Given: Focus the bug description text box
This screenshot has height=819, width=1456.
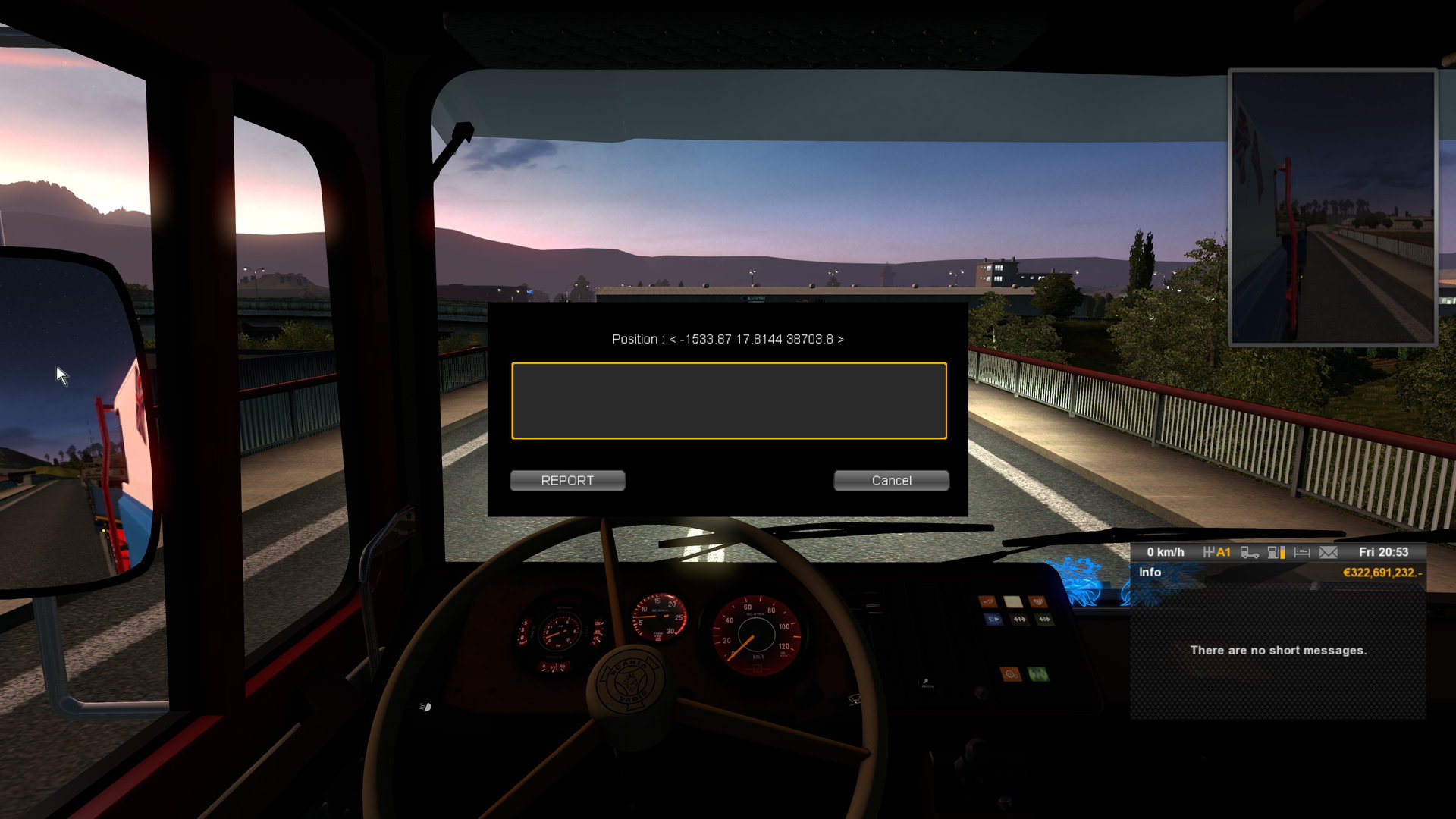Looking at the screenshot, I should point(729,400).
